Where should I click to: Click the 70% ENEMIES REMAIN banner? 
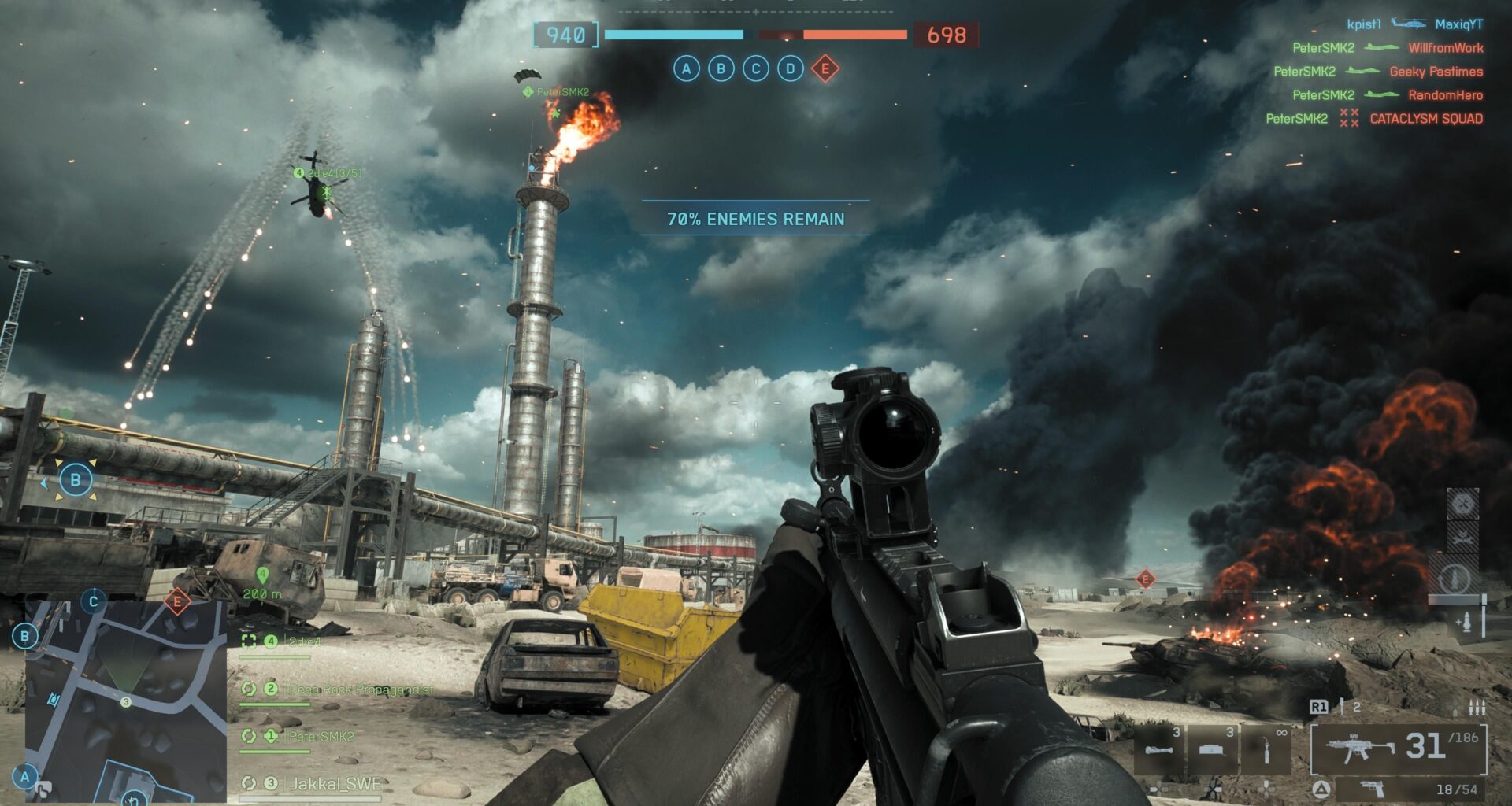[757, 220]
